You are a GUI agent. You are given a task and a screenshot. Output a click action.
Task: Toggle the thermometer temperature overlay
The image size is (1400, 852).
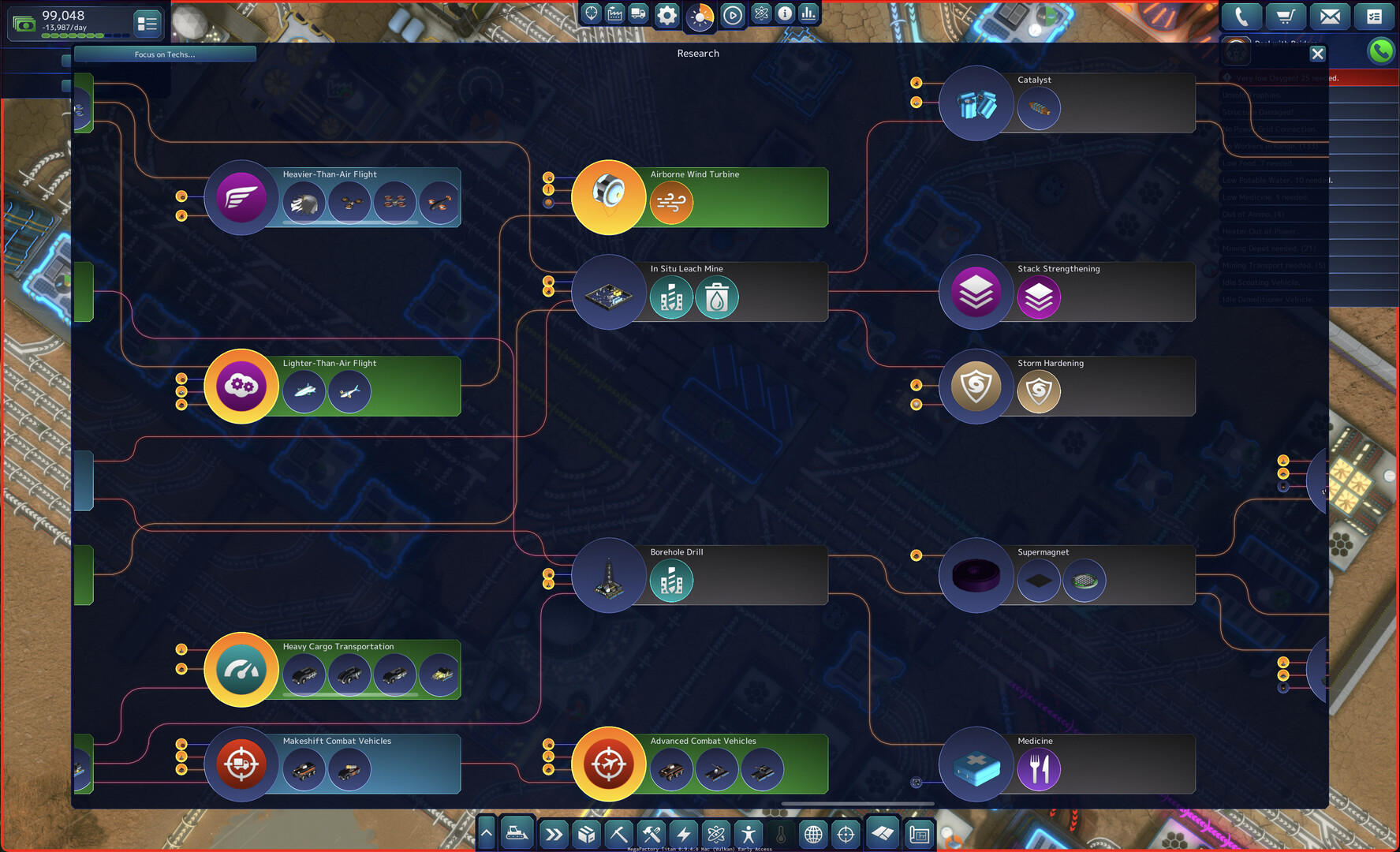(780, 833)
